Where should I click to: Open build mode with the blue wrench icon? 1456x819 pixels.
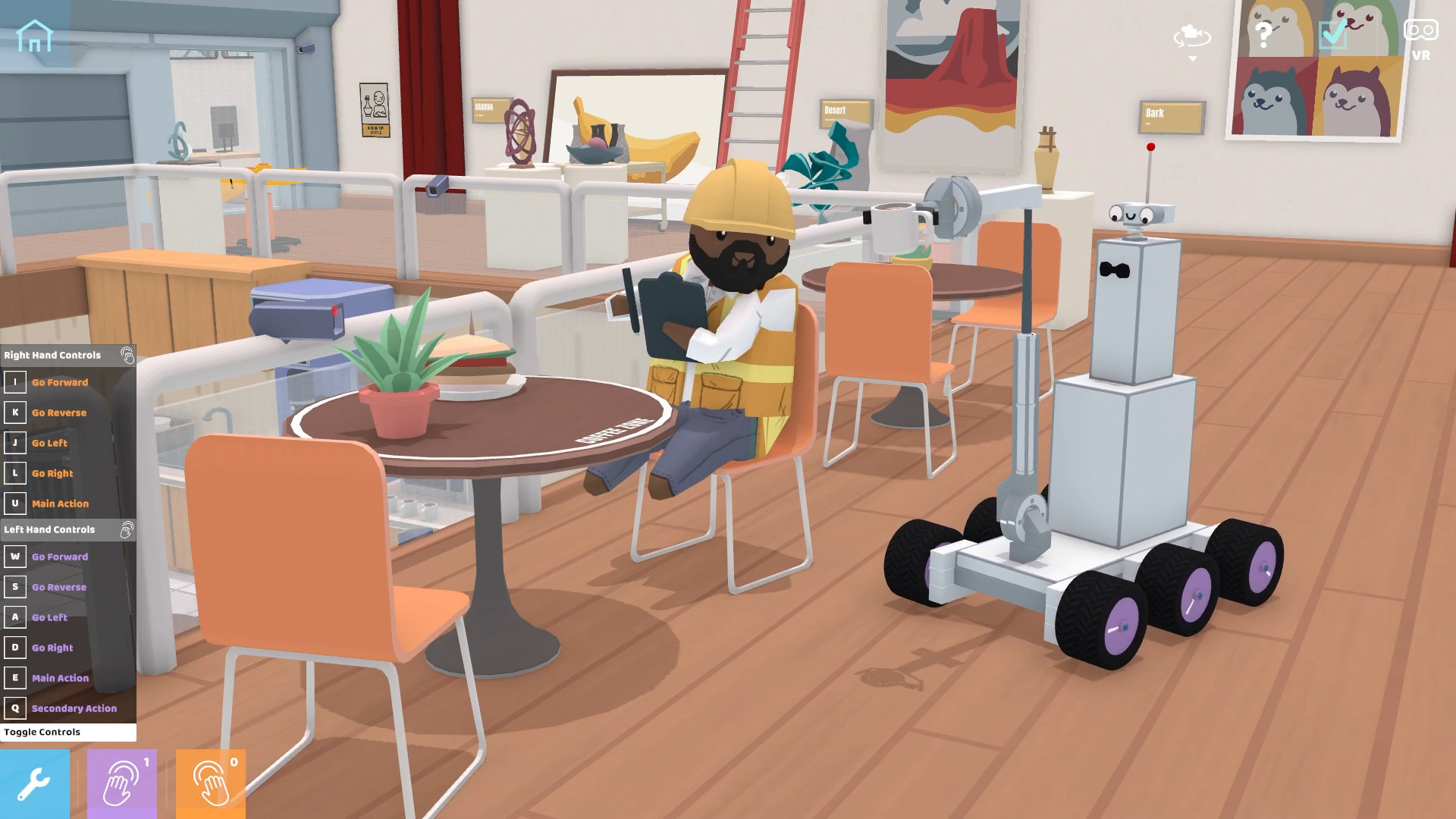pos(33,783)
